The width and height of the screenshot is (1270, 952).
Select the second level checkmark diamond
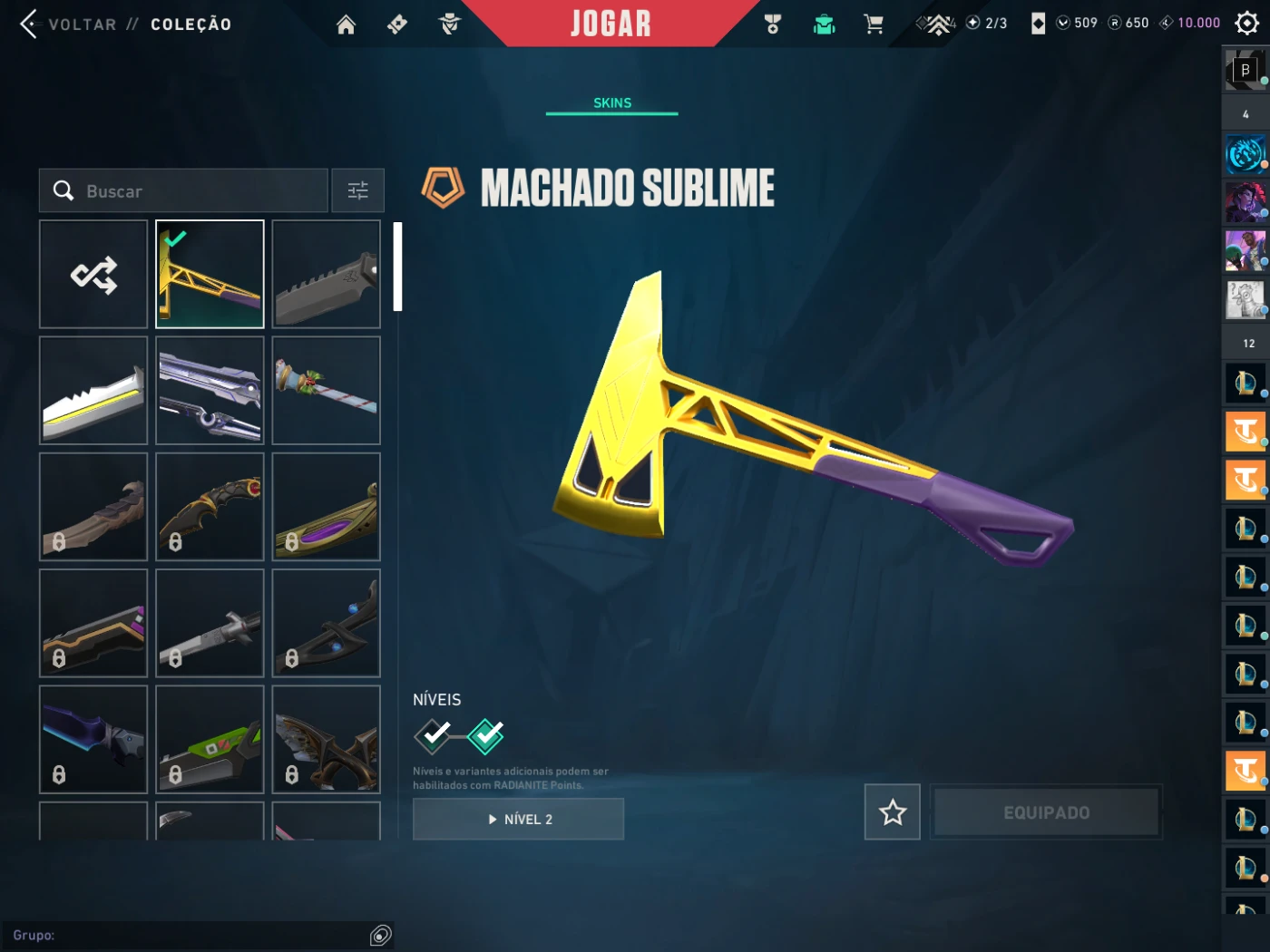pos(486,735)
